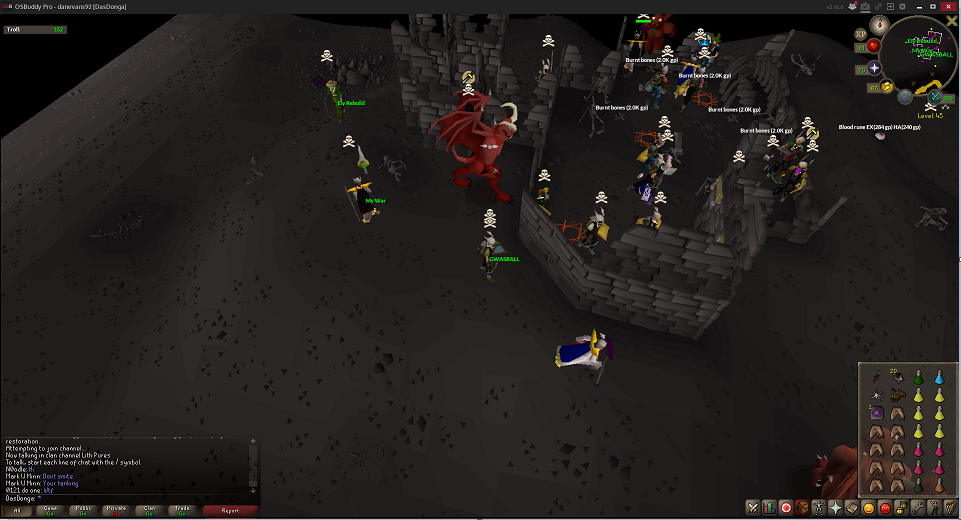Open the Magic spellbook tab

point(852,508)
